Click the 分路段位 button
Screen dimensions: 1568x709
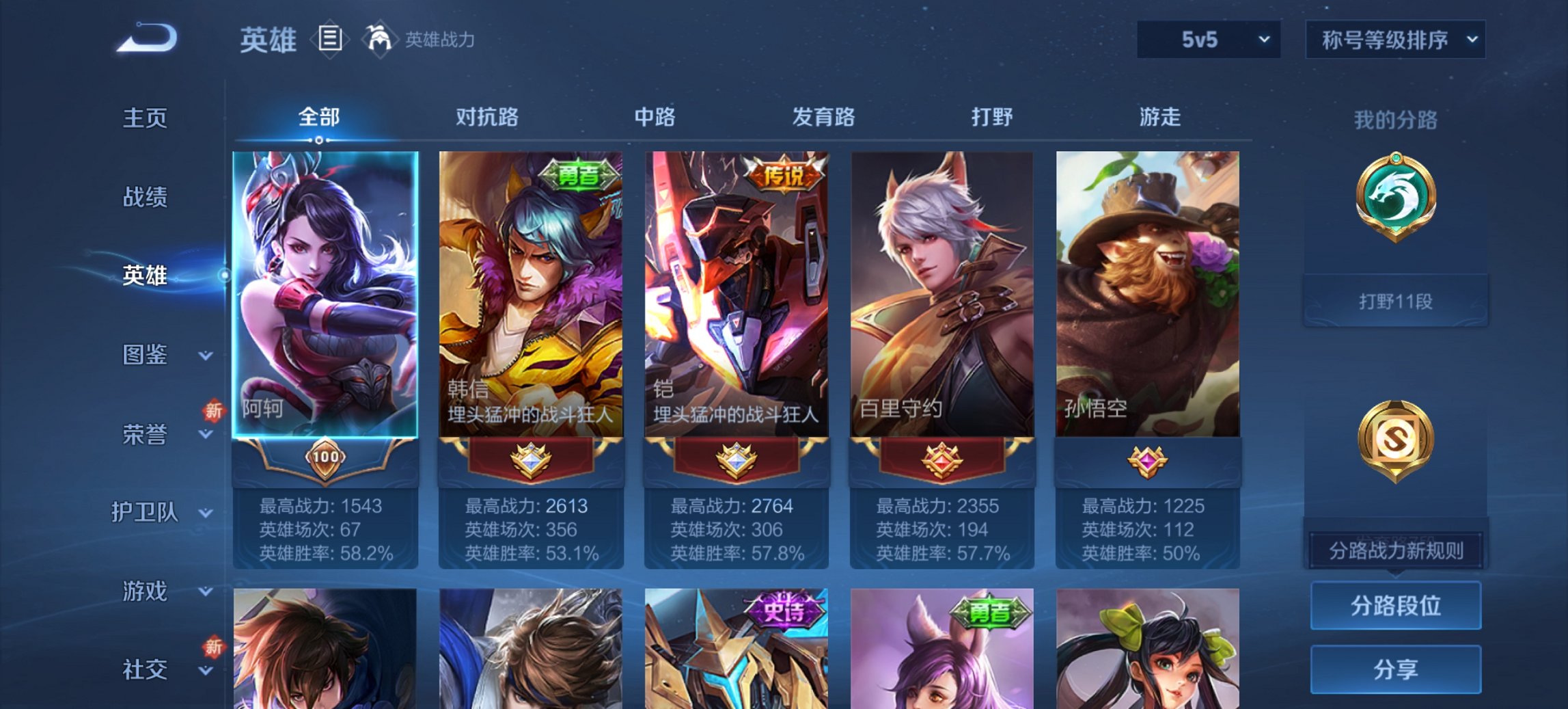click(x=1395, y=606)
